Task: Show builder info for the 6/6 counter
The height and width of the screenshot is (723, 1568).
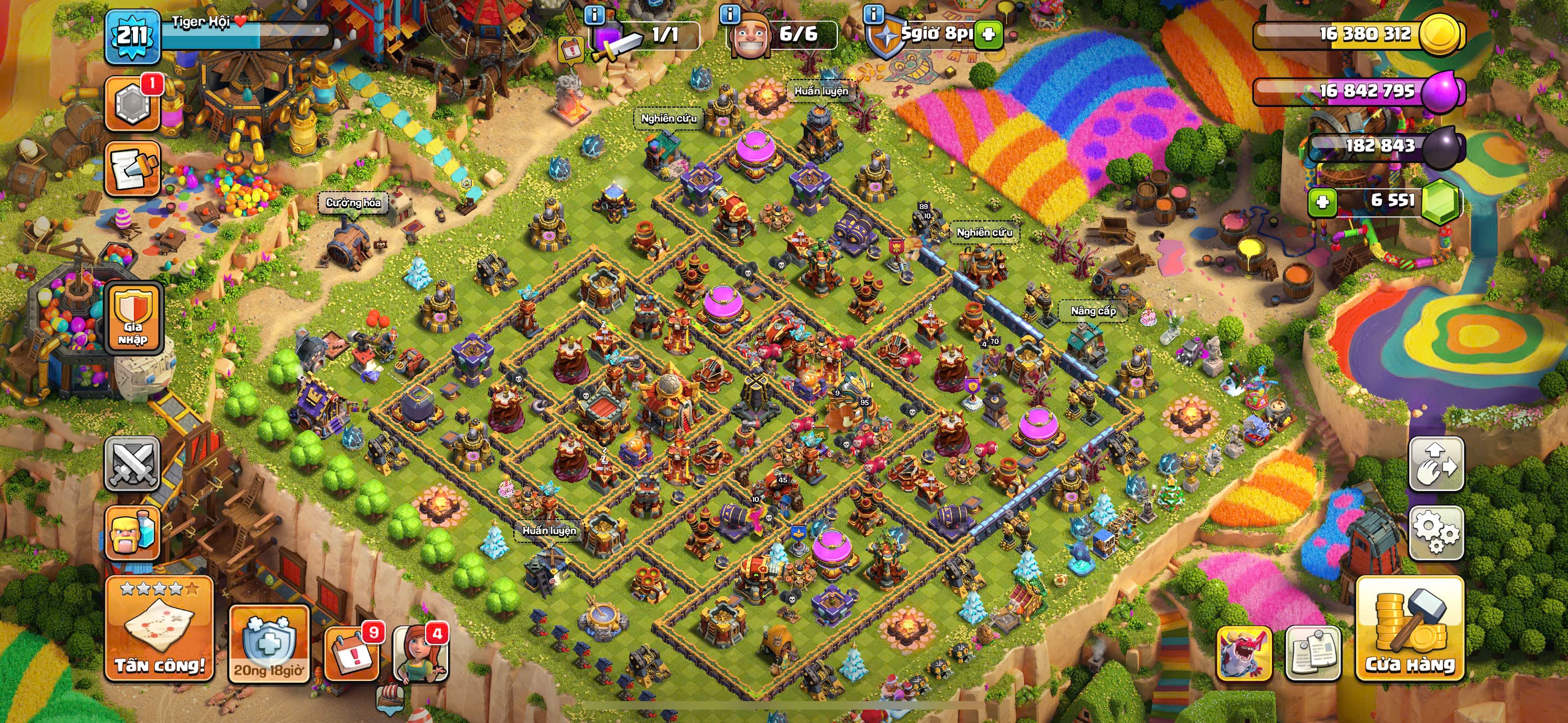Action: click(x=730, y=14)
